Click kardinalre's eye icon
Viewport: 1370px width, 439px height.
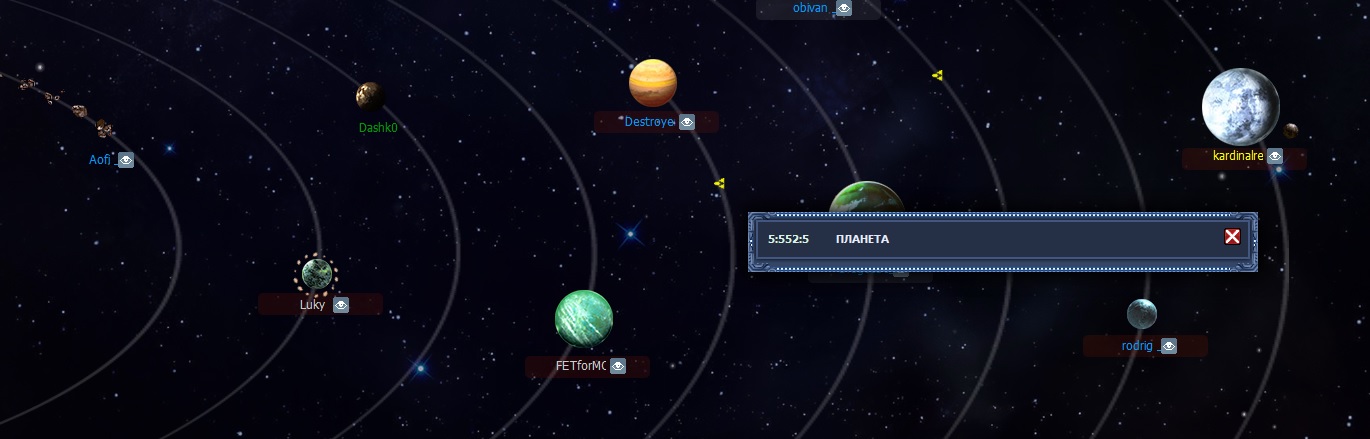tap(1274, 156)
